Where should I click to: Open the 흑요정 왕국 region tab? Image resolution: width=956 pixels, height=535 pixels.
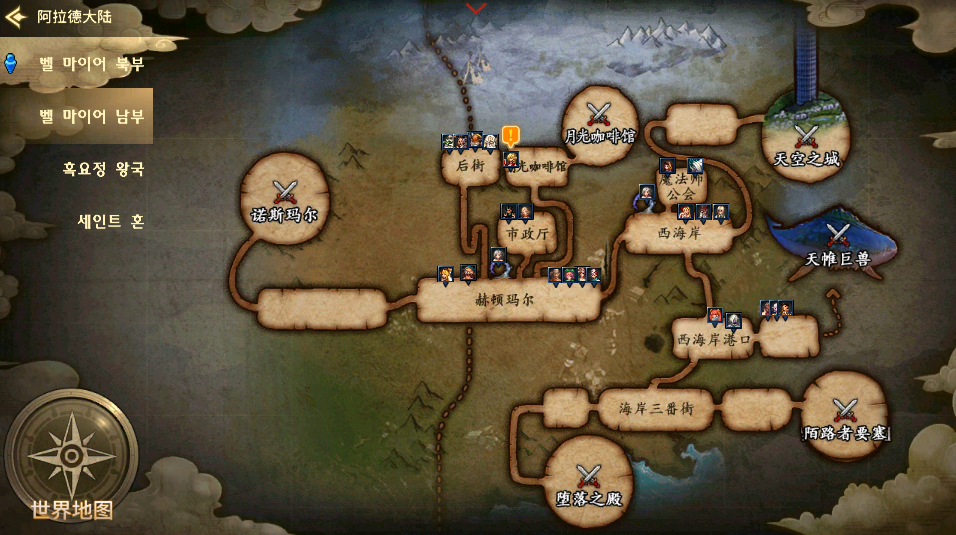(x=103, y=168)
